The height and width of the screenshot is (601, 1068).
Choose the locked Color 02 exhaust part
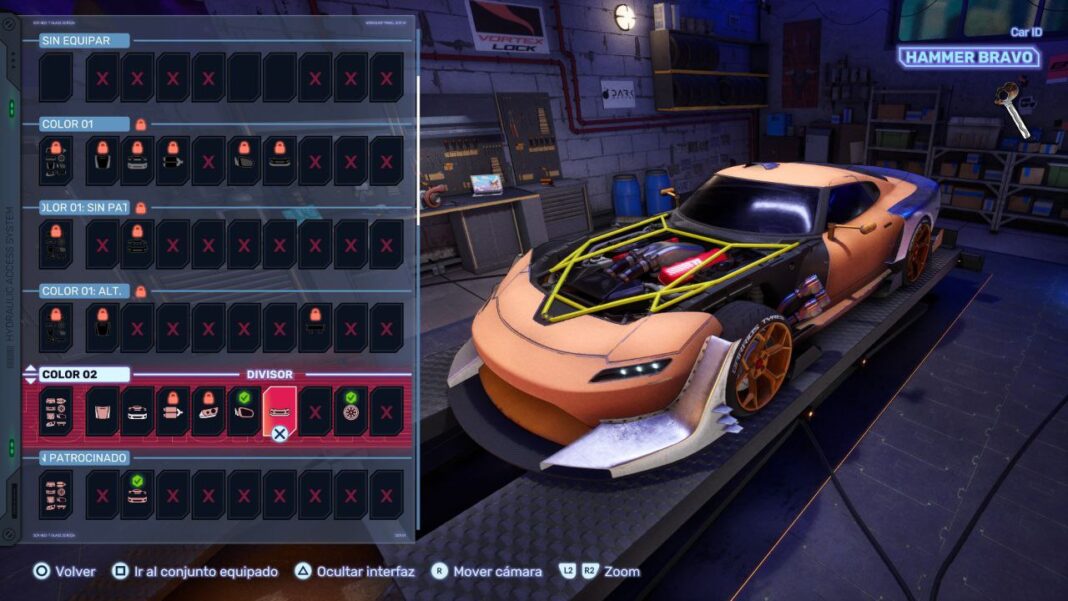tap(173, 412)
